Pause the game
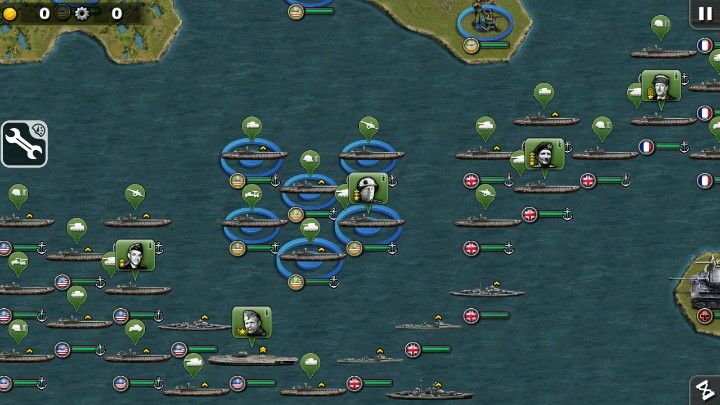This screenshot has height=405, width=720. tap(706, 13)
